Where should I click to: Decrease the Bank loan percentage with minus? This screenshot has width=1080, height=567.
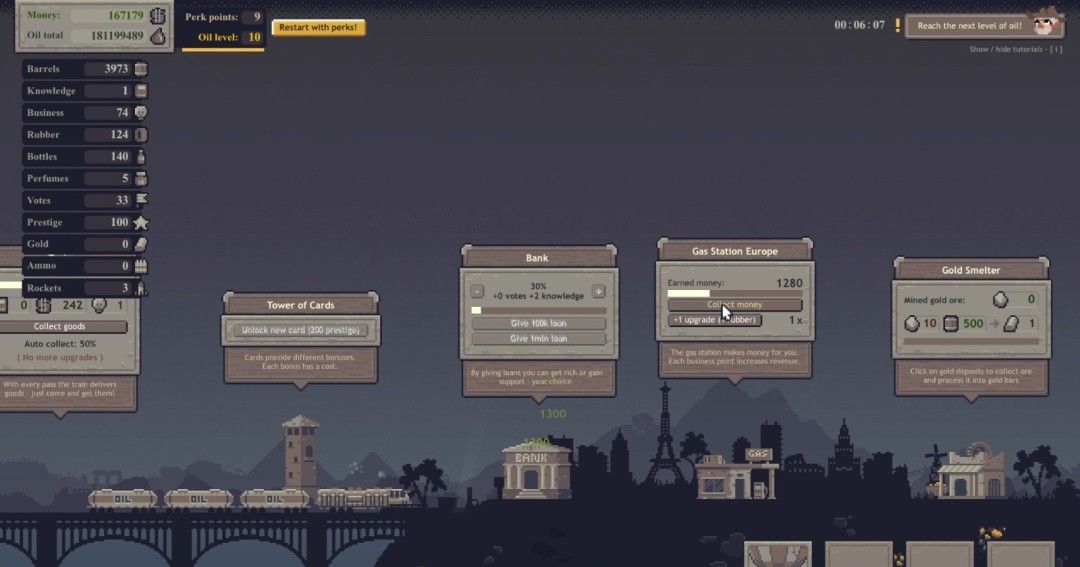(x=478, y=292)
